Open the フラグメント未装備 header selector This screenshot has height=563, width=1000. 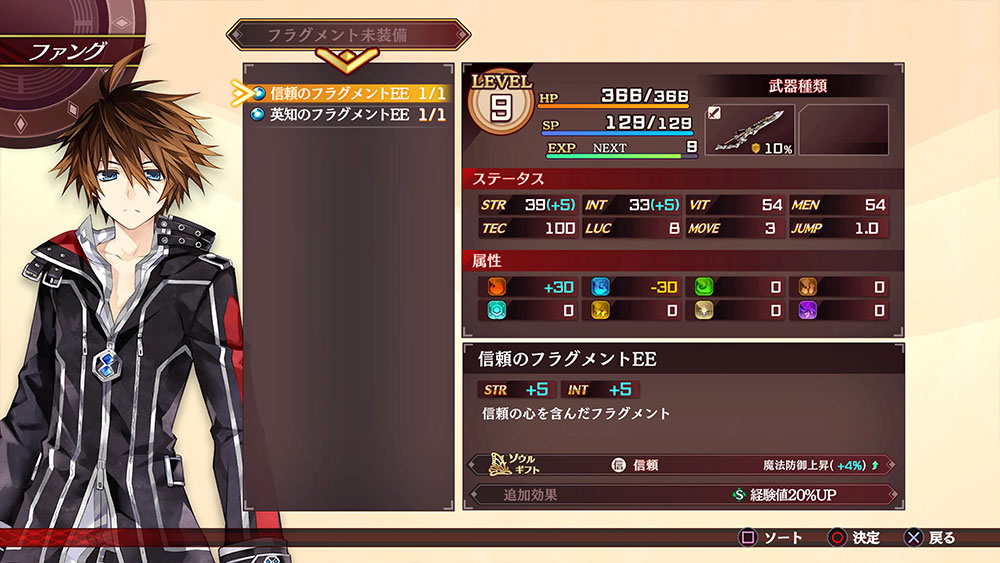(x=349, y=35)
